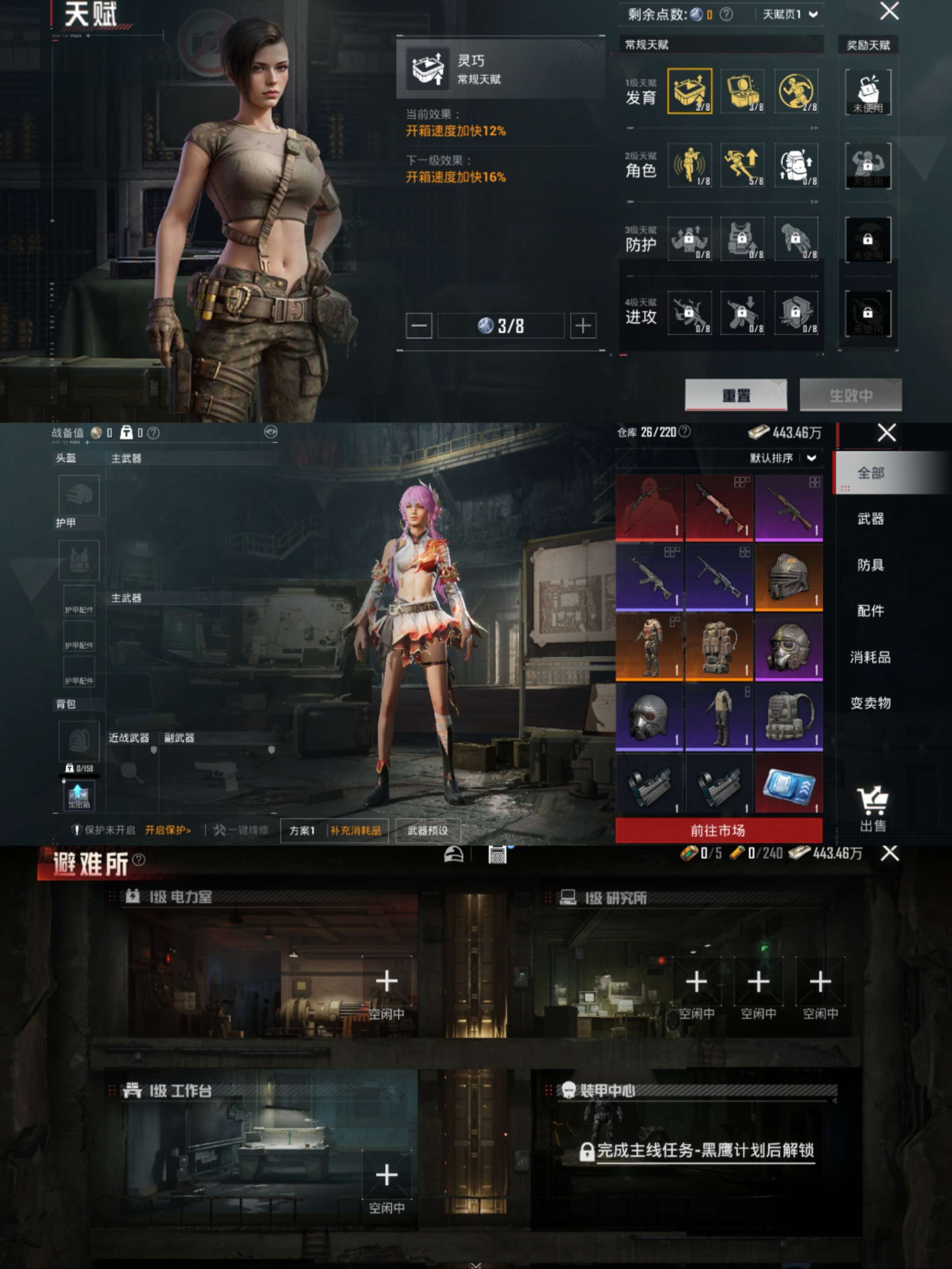This screenshot has width=952, height=1269.
Task: Select the 灵巧 open-crate talent icon
Action: point(689,92)
